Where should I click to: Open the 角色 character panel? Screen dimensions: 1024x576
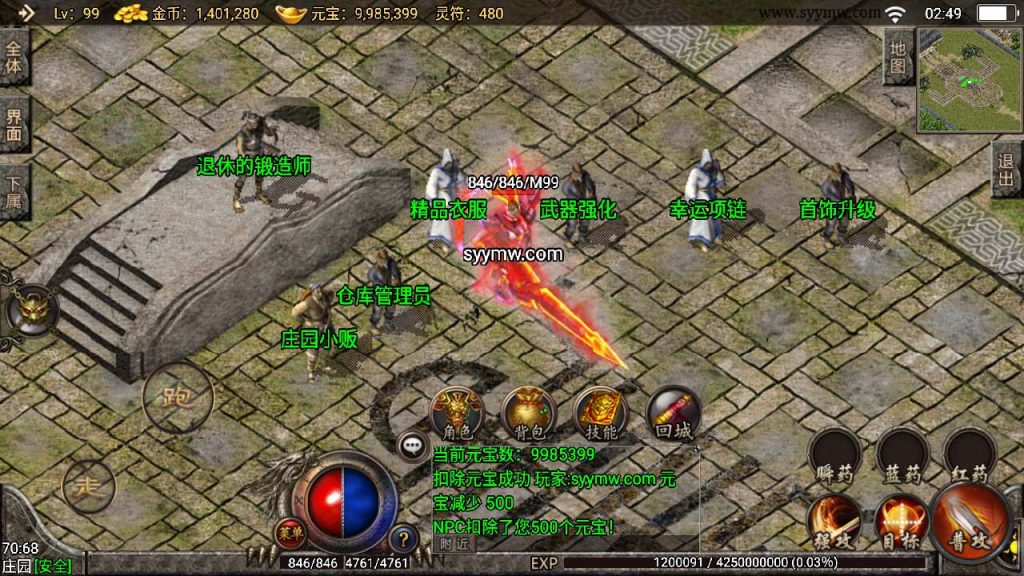point(456,412)
